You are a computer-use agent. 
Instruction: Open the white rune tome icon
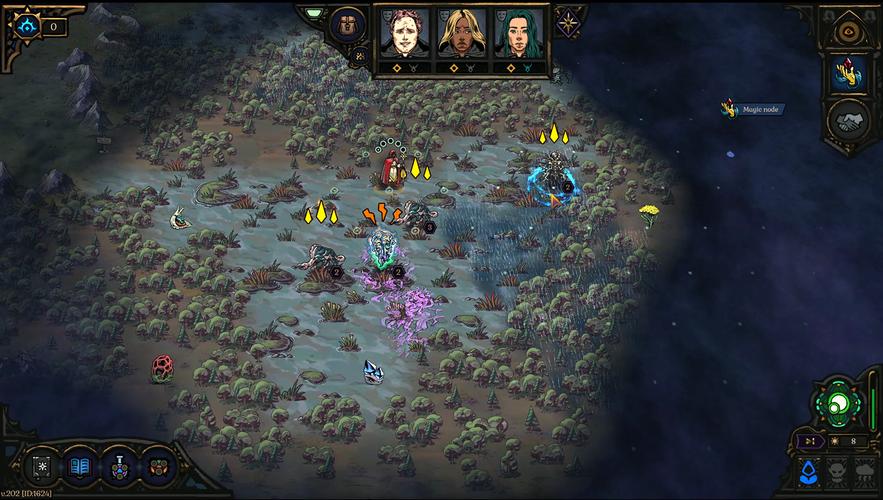click(43, 466)
